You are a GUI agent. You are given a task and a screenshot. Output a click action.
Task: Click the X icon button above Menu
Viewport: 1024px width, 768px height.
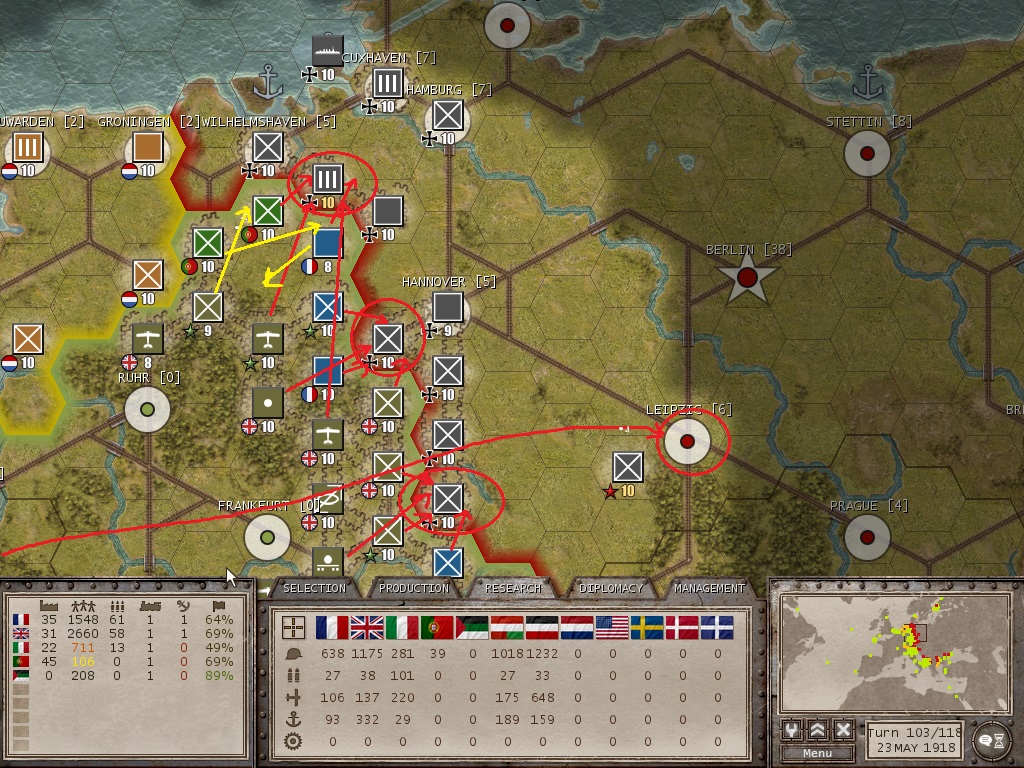[x=843, y=730]
